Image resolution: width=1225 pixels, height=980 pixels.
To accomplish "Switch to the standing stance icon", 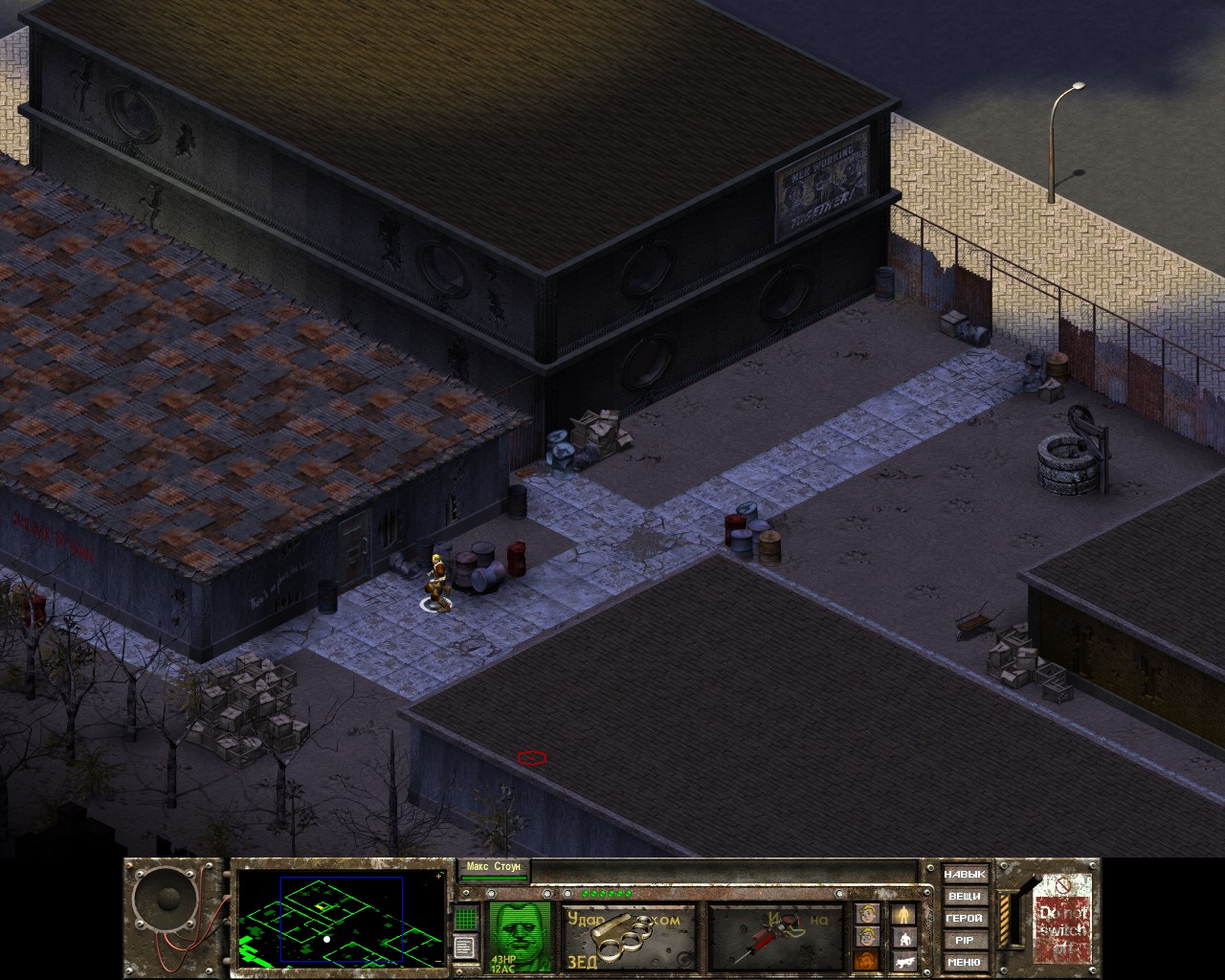I will [904, 915].
